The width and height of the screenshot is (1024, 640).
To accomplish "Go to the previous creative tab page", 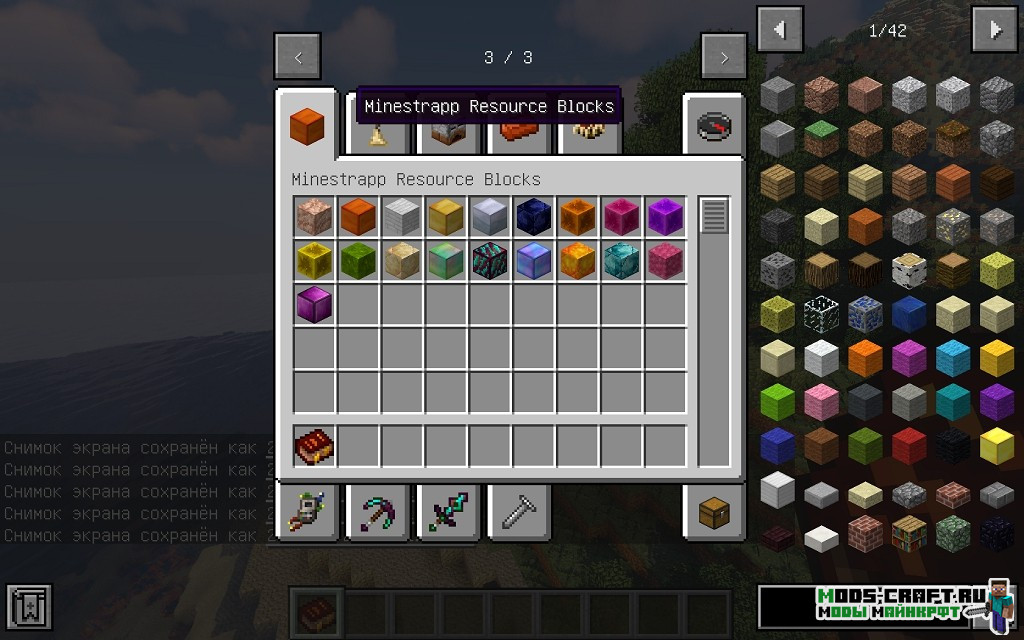I will (298, 57).
